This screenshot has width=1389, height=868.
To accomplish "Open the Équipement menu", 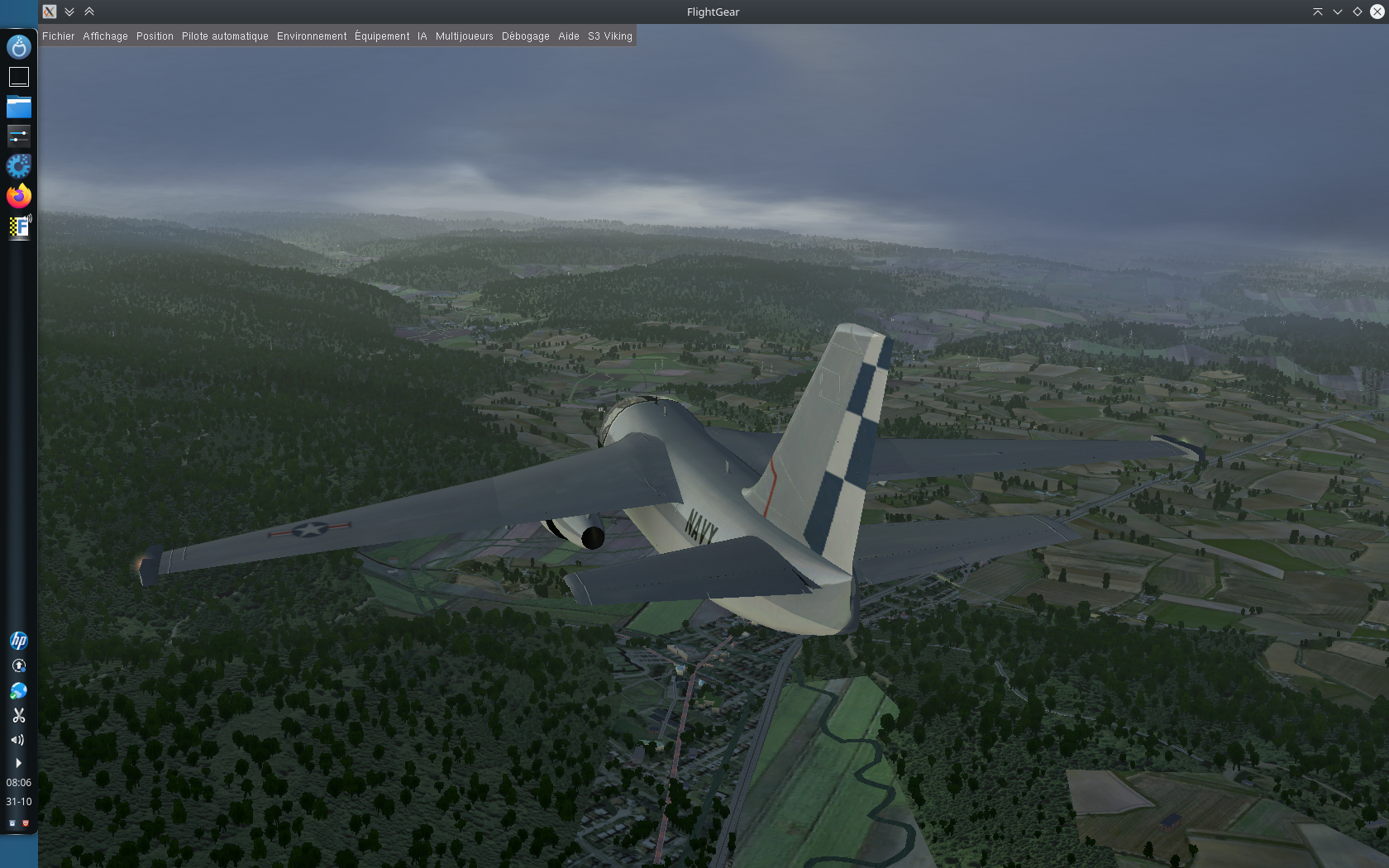I will (x=382, y=36).
